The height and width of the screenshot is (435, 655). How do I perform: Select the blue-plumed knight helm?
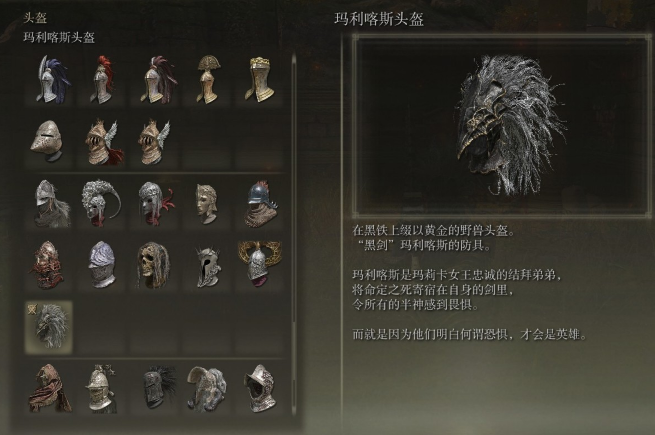point(47,79)
